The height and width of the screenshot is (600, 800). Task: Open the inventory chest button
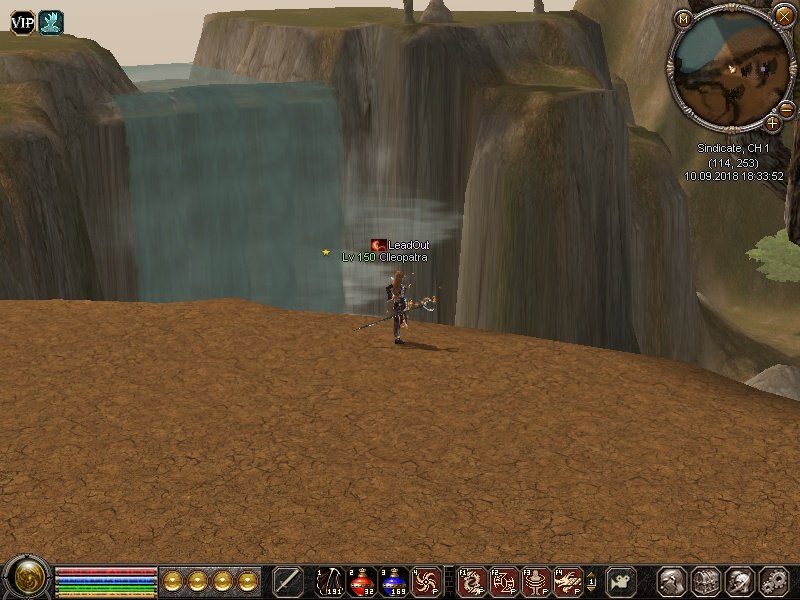(x=707, y=581)
